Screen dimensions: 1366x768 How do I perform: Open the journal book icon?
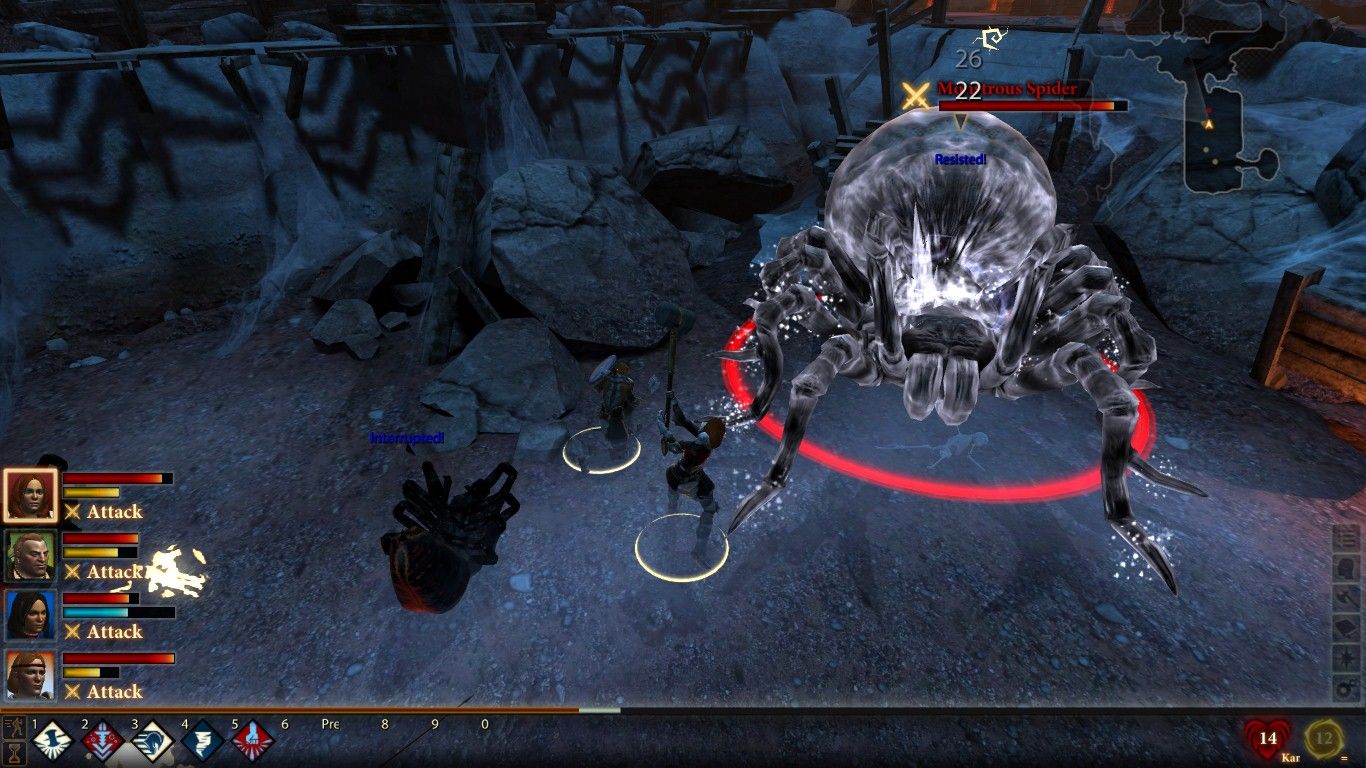click(1347, 628)
